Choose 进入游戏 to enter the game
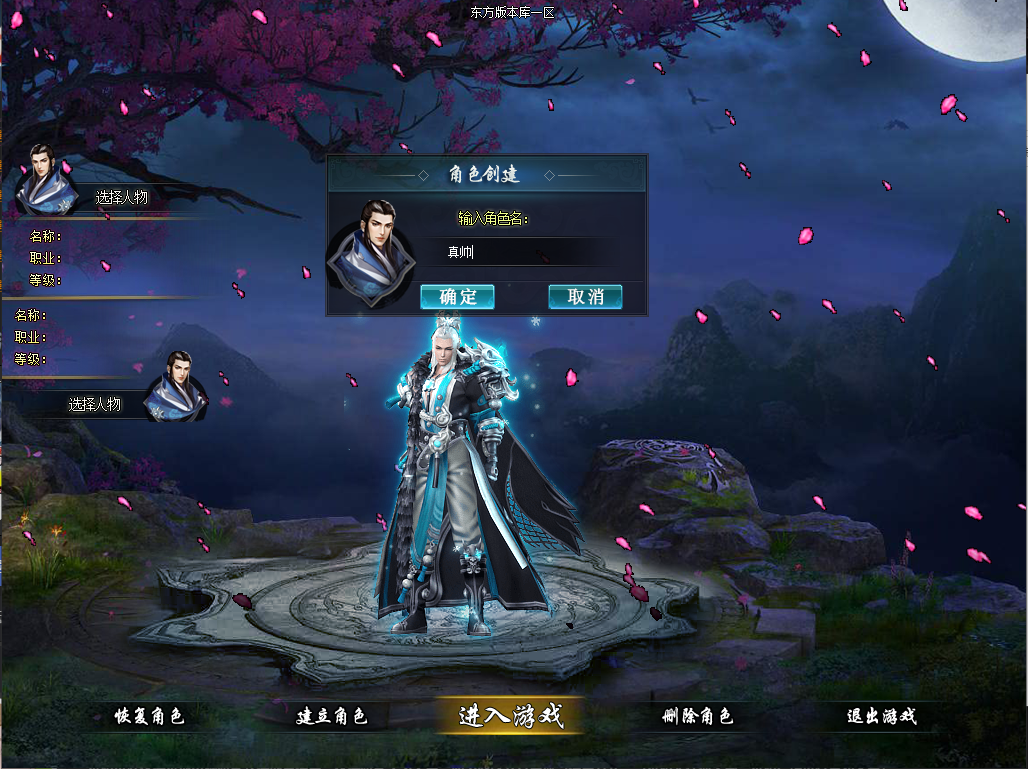The image size is (1028, 769). 511,716
